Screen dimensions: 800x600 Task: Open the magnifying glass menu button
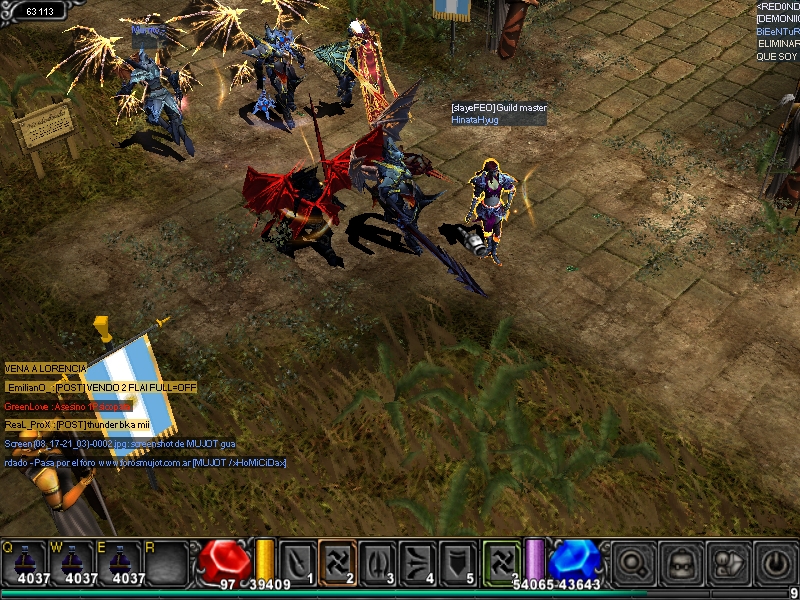coord(634,563)
